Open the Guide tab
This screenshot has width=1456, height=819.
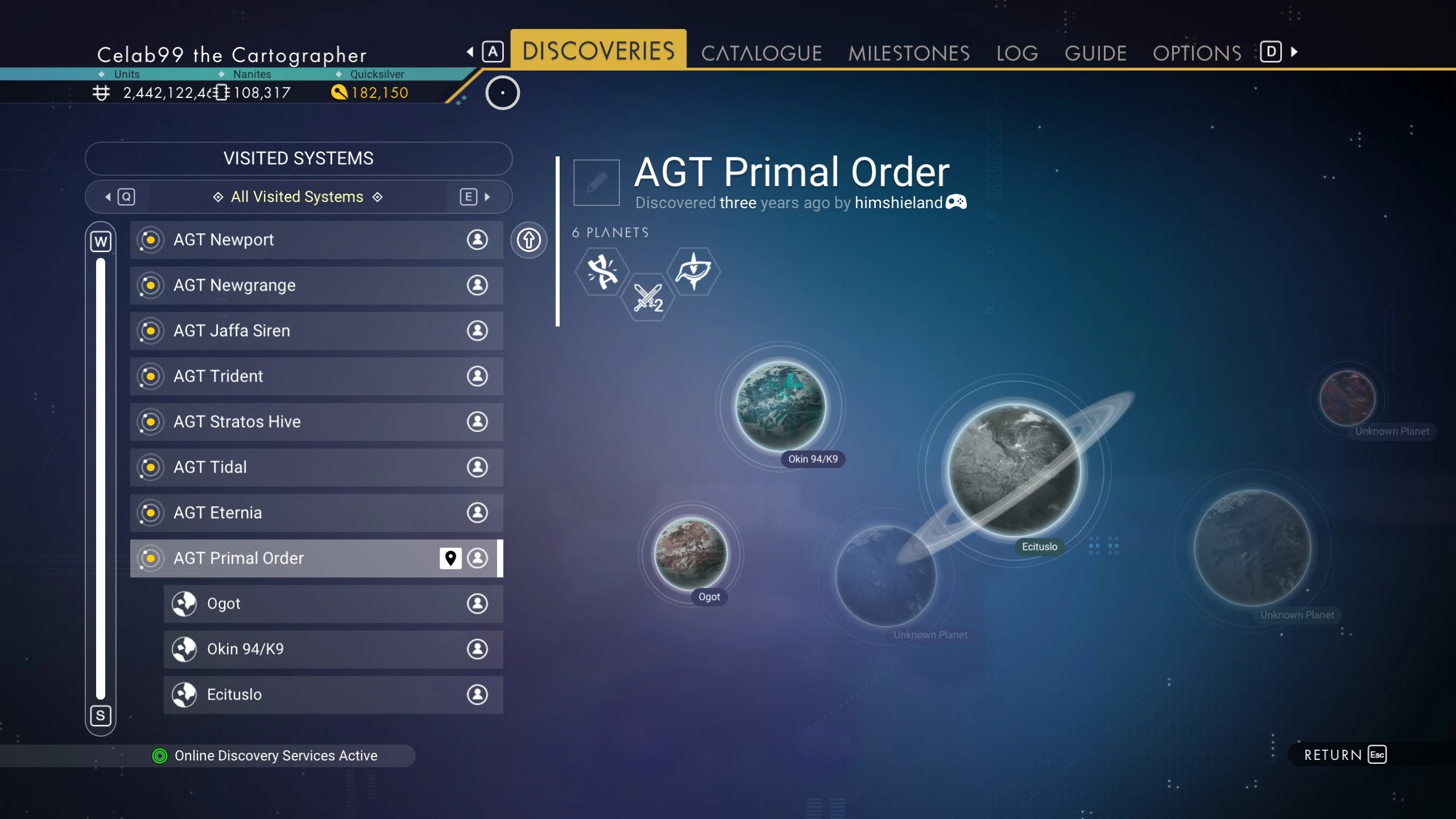1095,53
